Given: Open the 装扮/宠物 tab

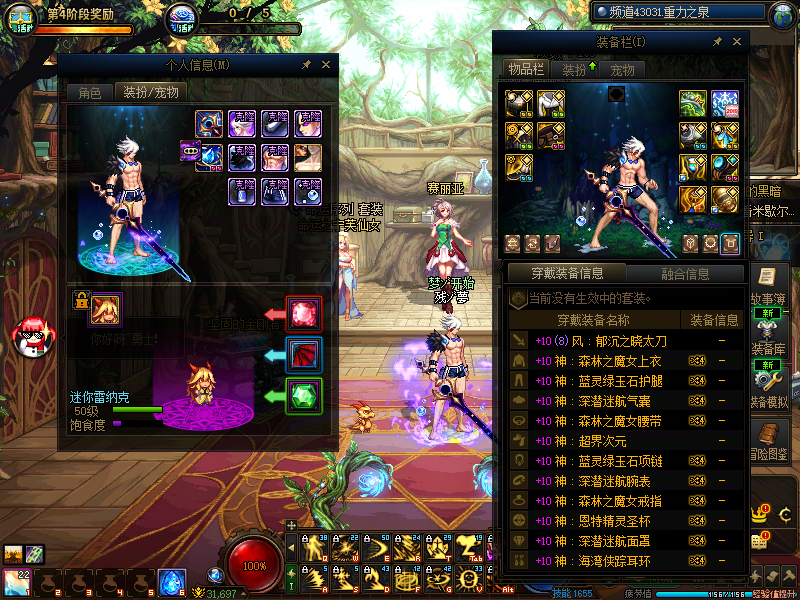Looking at the screenshot, I should pos(151,92).
